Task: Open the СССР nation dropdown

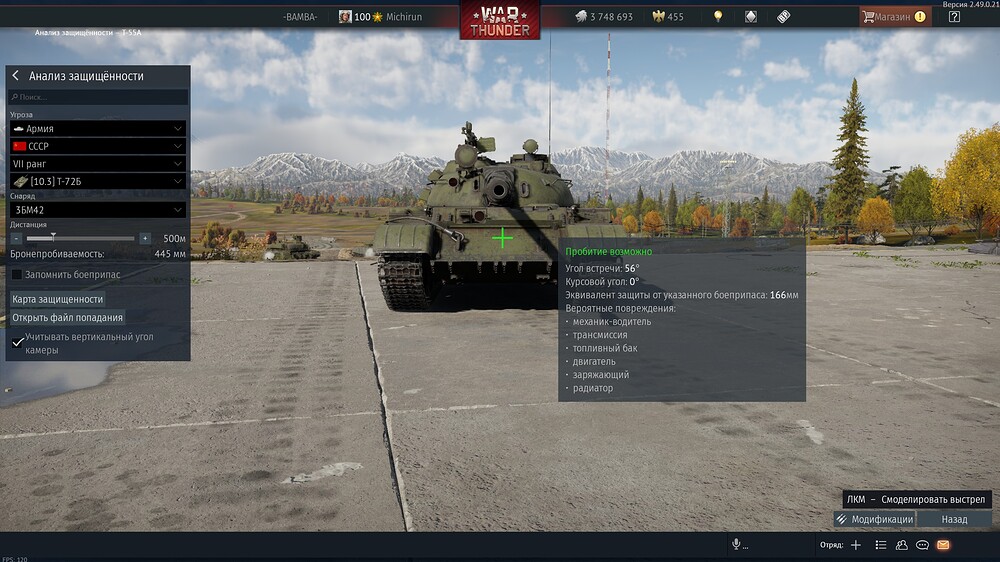Action: 98,146
